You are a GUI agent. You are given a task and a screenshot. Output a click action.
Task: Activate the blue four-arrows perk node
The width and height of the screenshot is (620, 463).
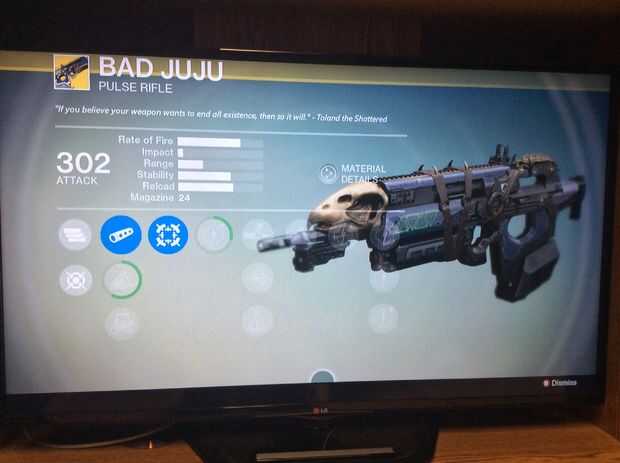[168, 235]
